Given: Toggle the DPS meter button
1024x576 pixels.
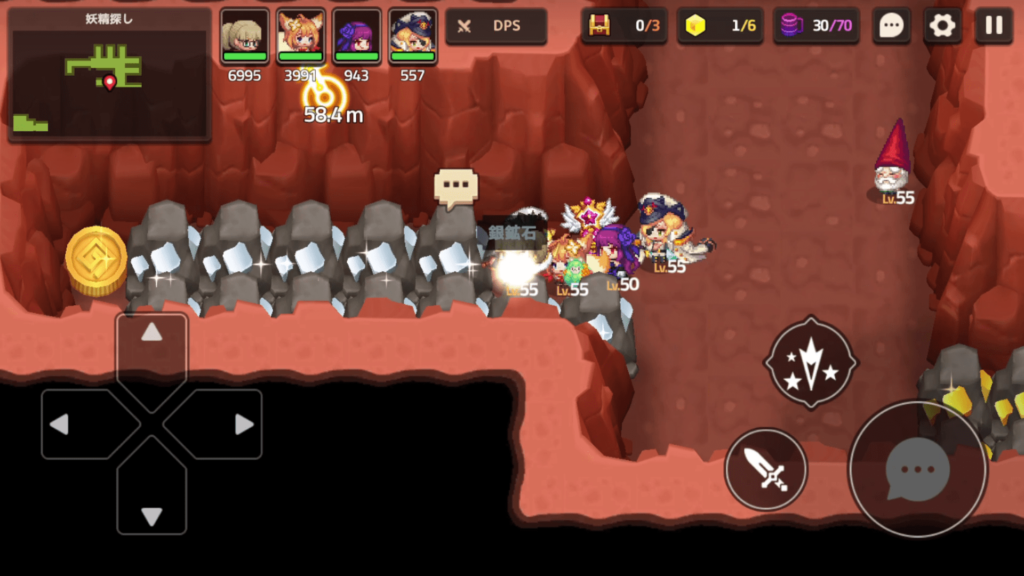Looking at the screenshot, I should tap(496, 26).
